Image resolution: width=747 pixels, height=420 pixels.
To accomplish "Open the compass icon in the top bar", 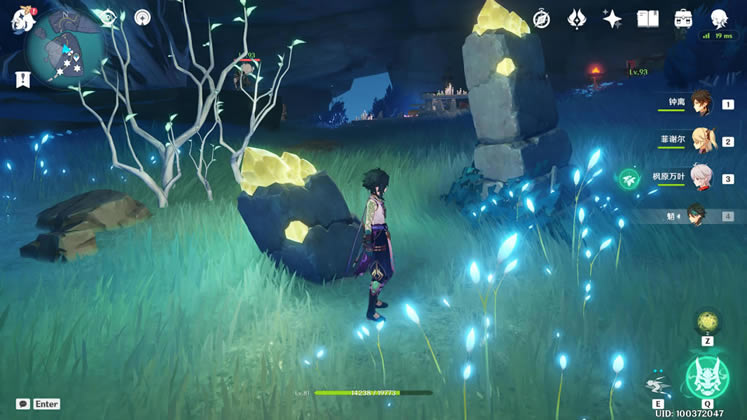I will [541, 18].
